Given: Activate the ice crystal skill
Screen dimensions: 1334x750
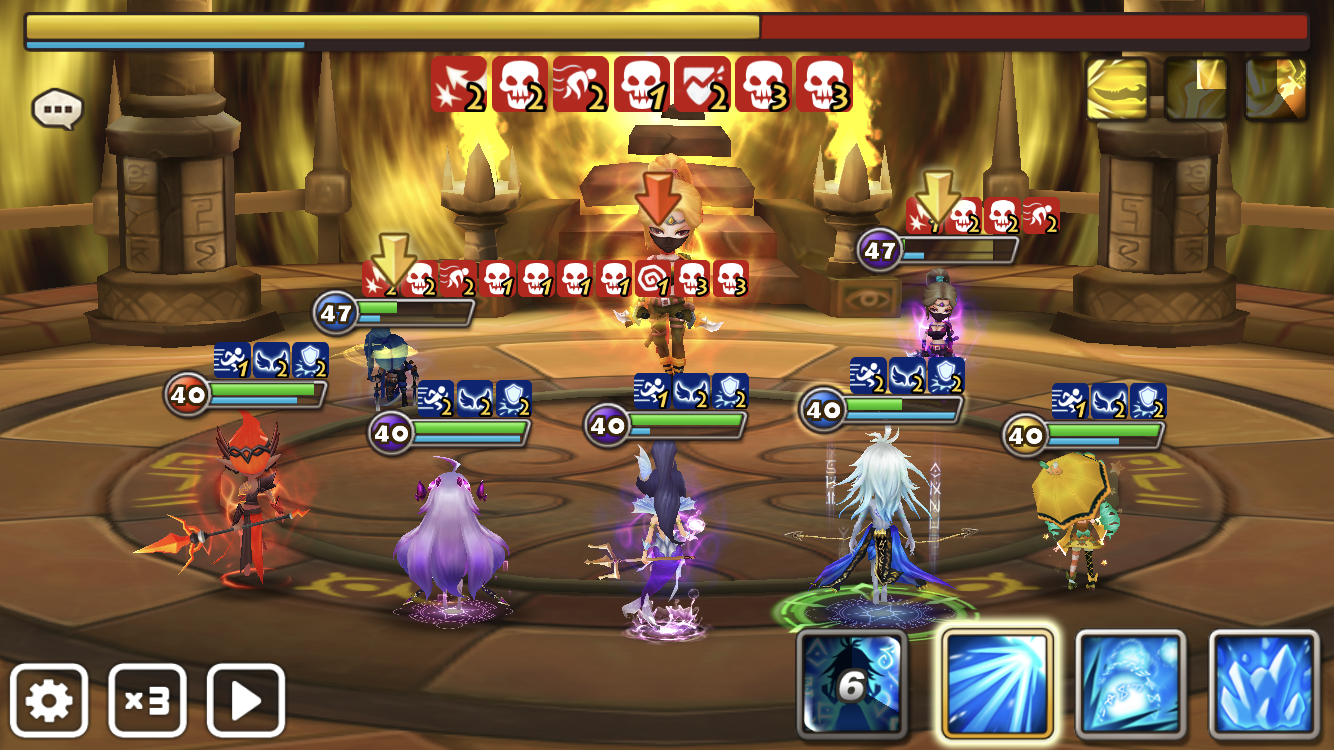Looking at the screenshot, I should (1264, 684).
